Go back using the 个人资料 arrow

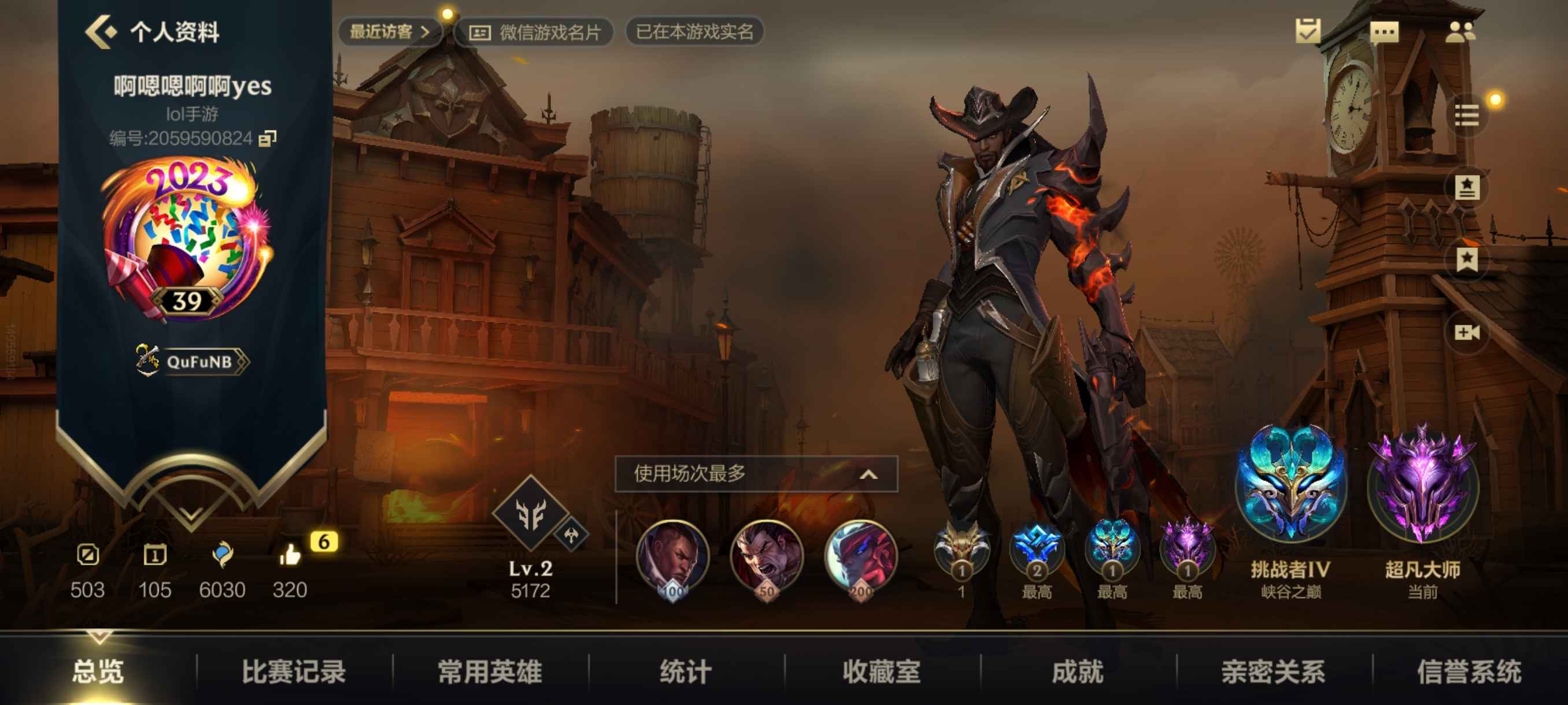(x=101, y=32)
